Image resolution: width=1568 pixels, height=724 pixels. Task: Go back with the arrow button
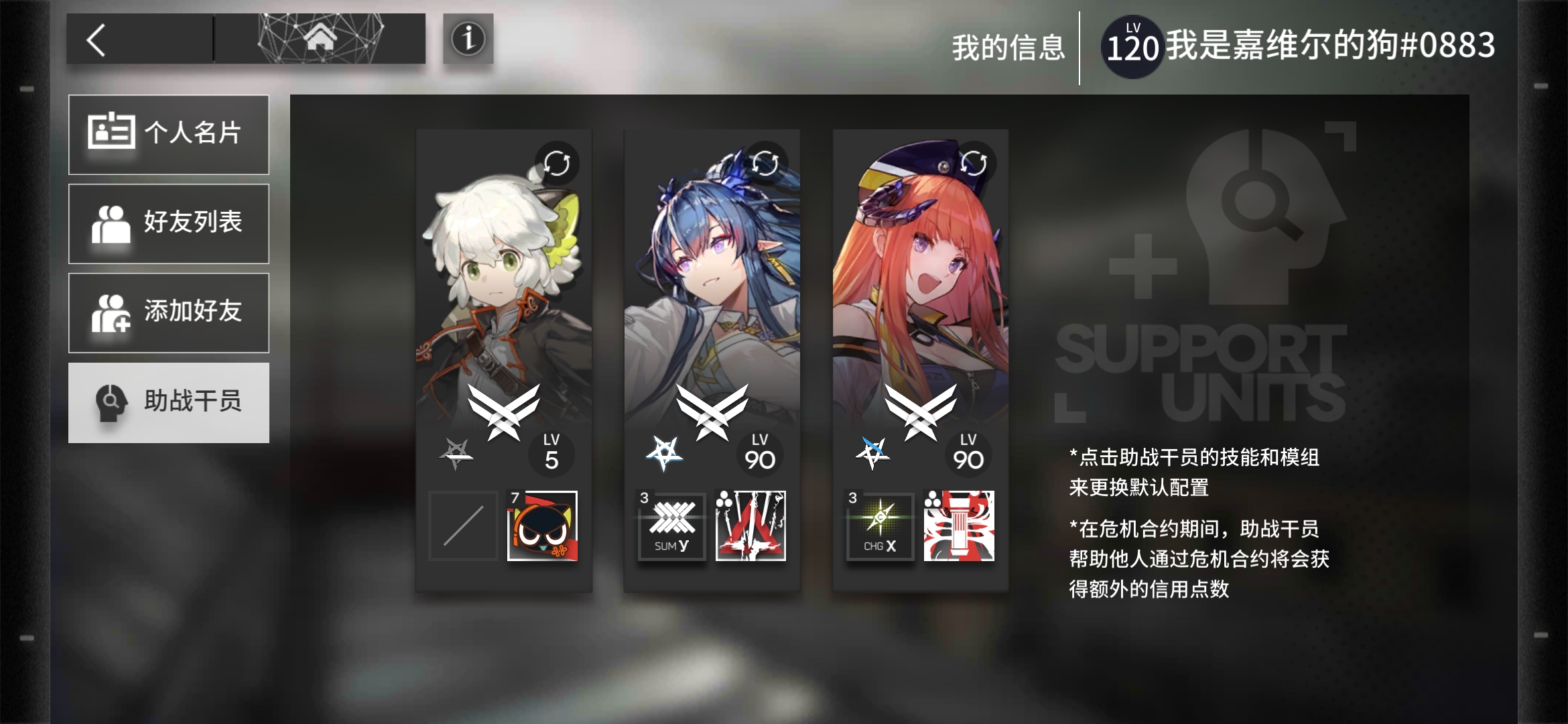point(97,40)
